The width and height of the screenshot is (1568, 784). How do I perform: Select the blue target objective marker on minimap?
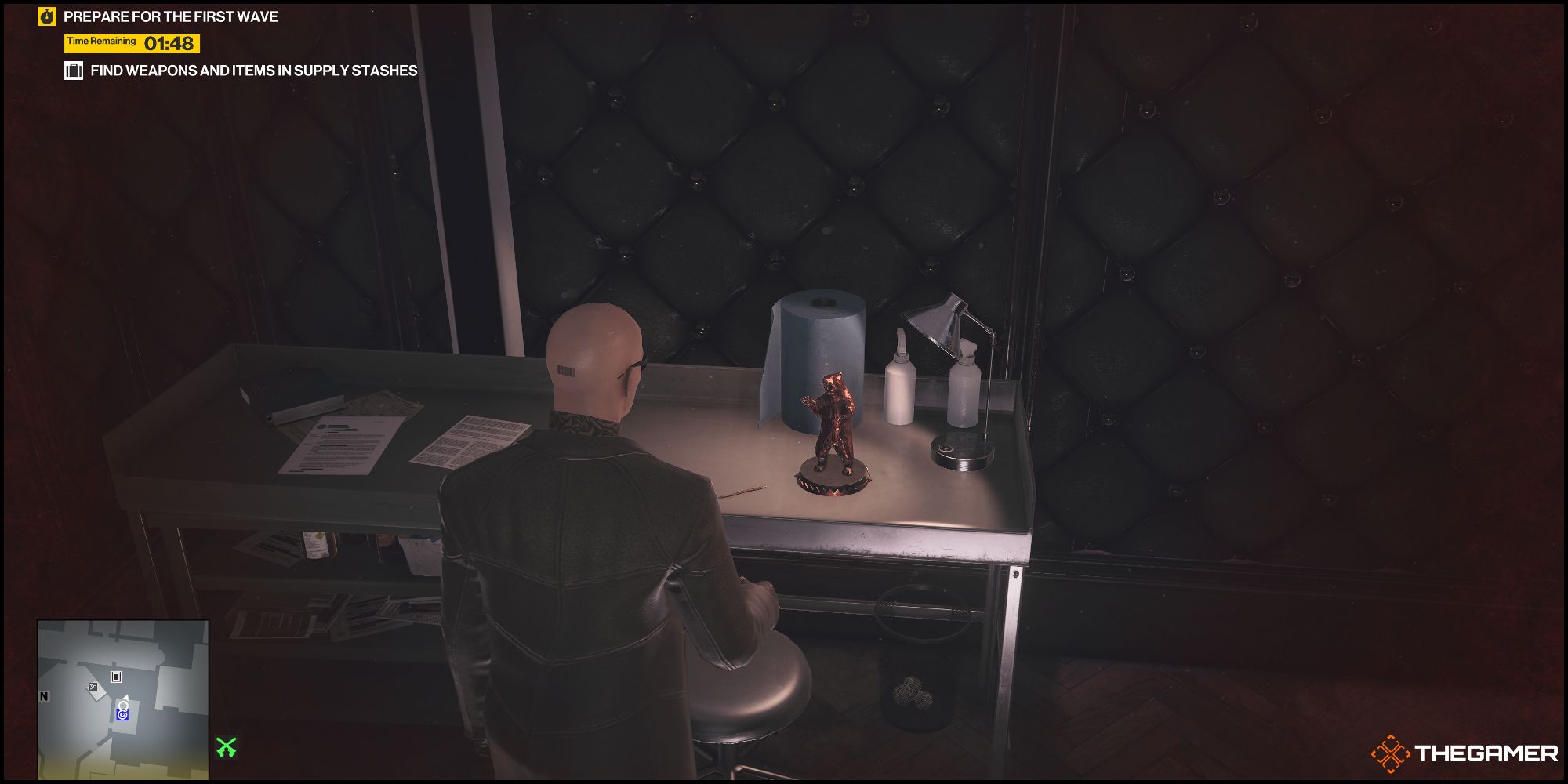[122, 715]
